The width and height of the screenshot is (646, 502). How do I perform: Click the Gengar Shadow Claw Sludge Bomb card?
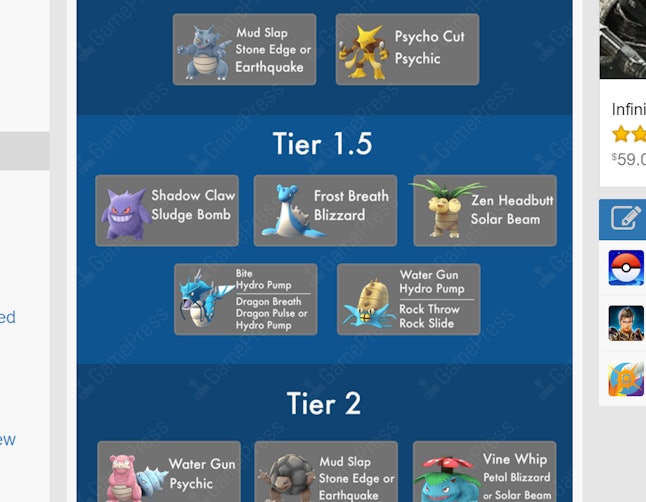(x=167, y=210)
